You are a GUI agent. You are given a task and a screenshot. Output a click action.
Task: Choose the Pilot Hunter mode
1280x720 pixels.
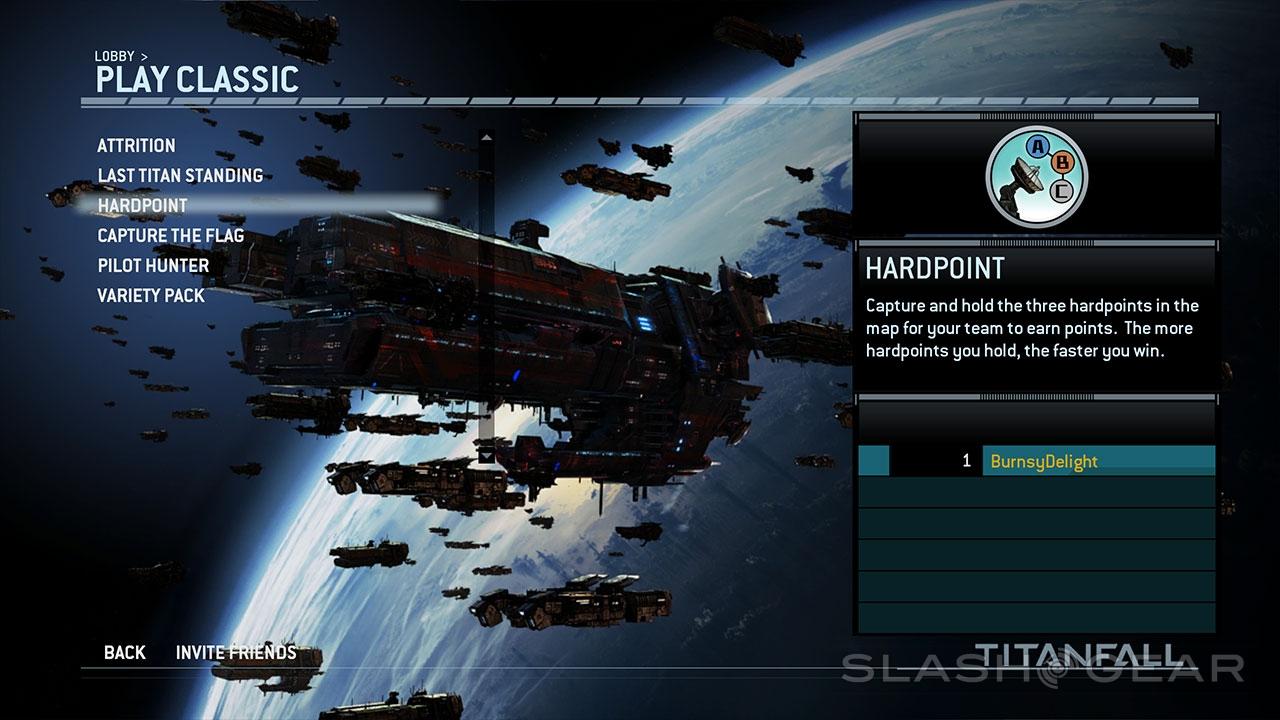pos(153,266)
